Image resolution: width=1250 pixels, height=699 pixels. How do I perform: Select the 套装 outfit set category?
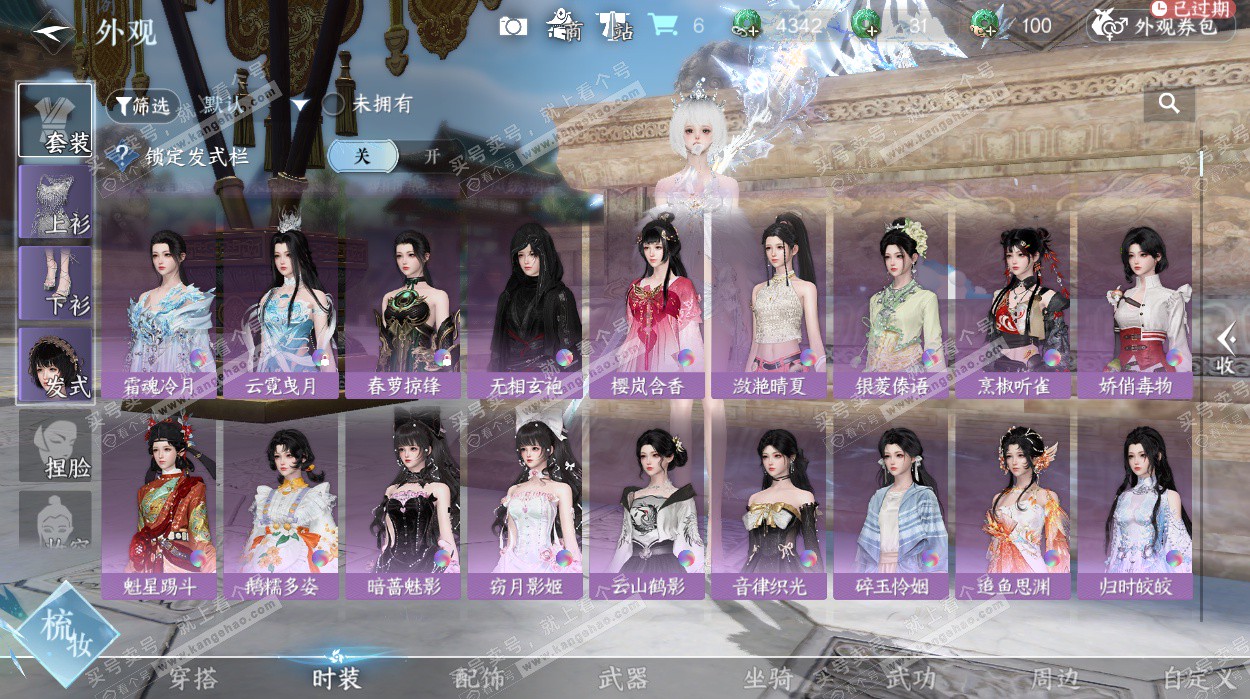pyautogui.click(x=56, y=120)
